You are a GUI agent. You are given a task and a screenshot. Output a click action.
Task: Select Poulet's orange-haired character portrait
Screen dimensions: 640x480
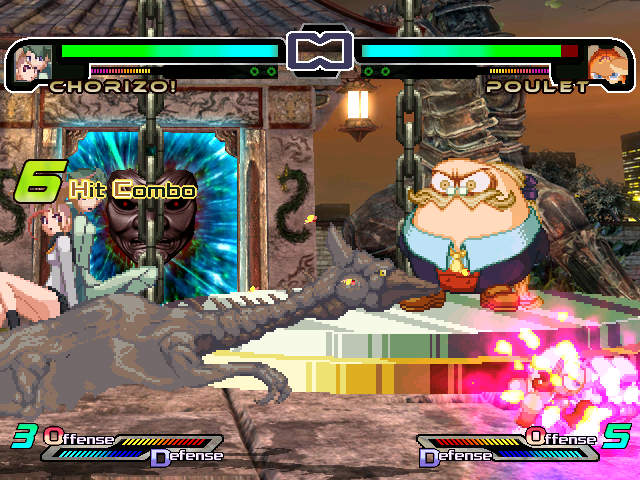(605, 61)
